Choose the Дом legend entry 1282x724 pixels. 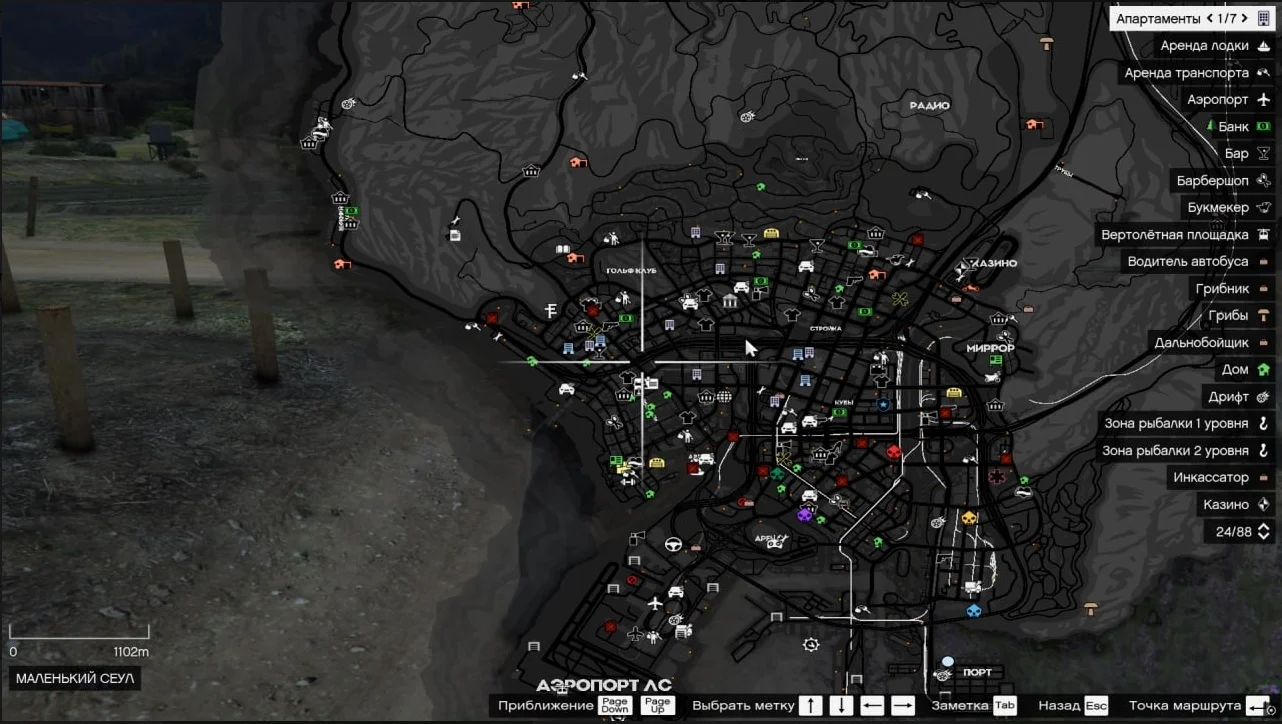point(1235,370)
